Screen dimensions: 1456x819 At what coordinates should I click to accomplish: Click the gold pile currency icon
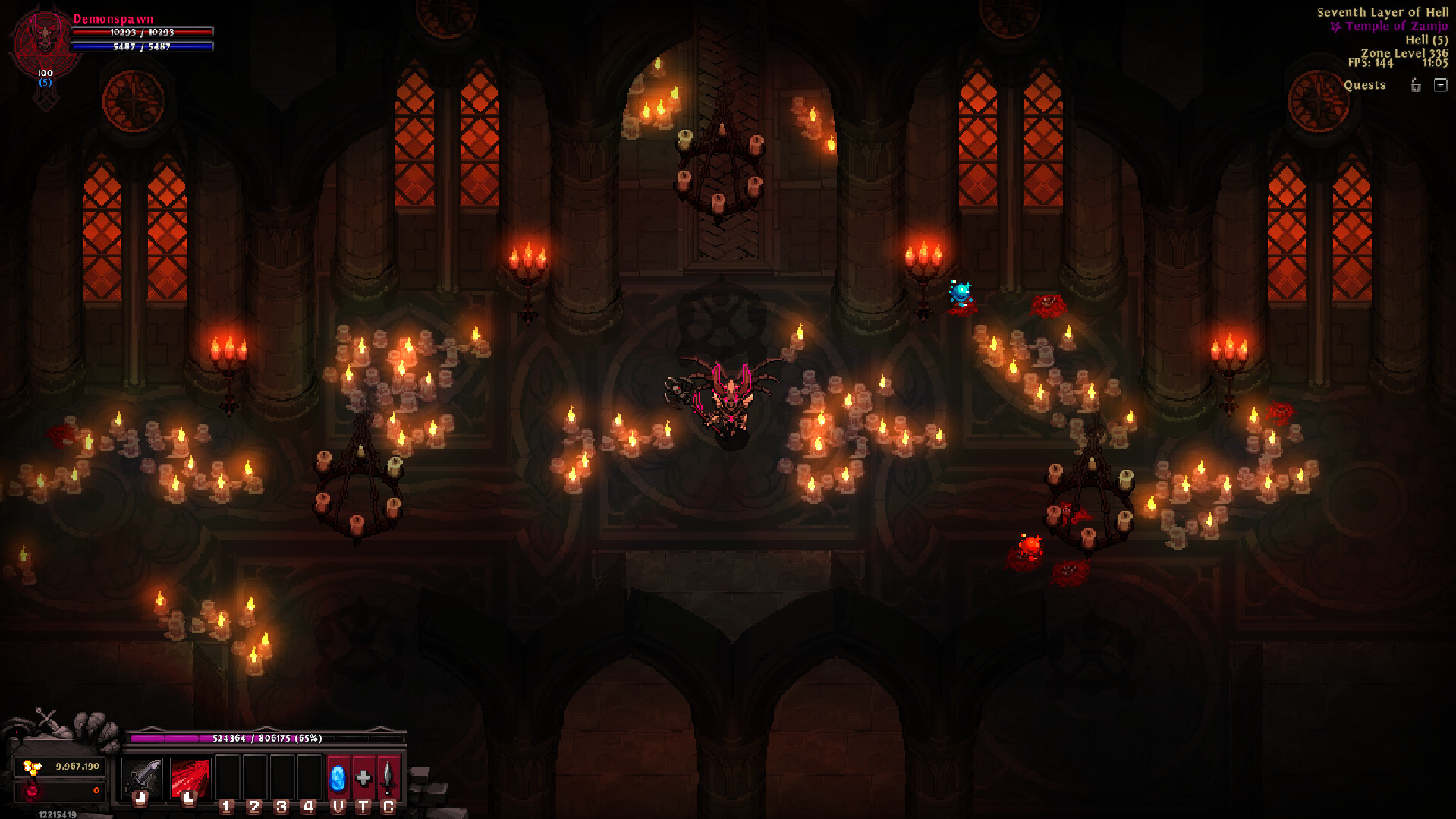[x=32, y=767]
